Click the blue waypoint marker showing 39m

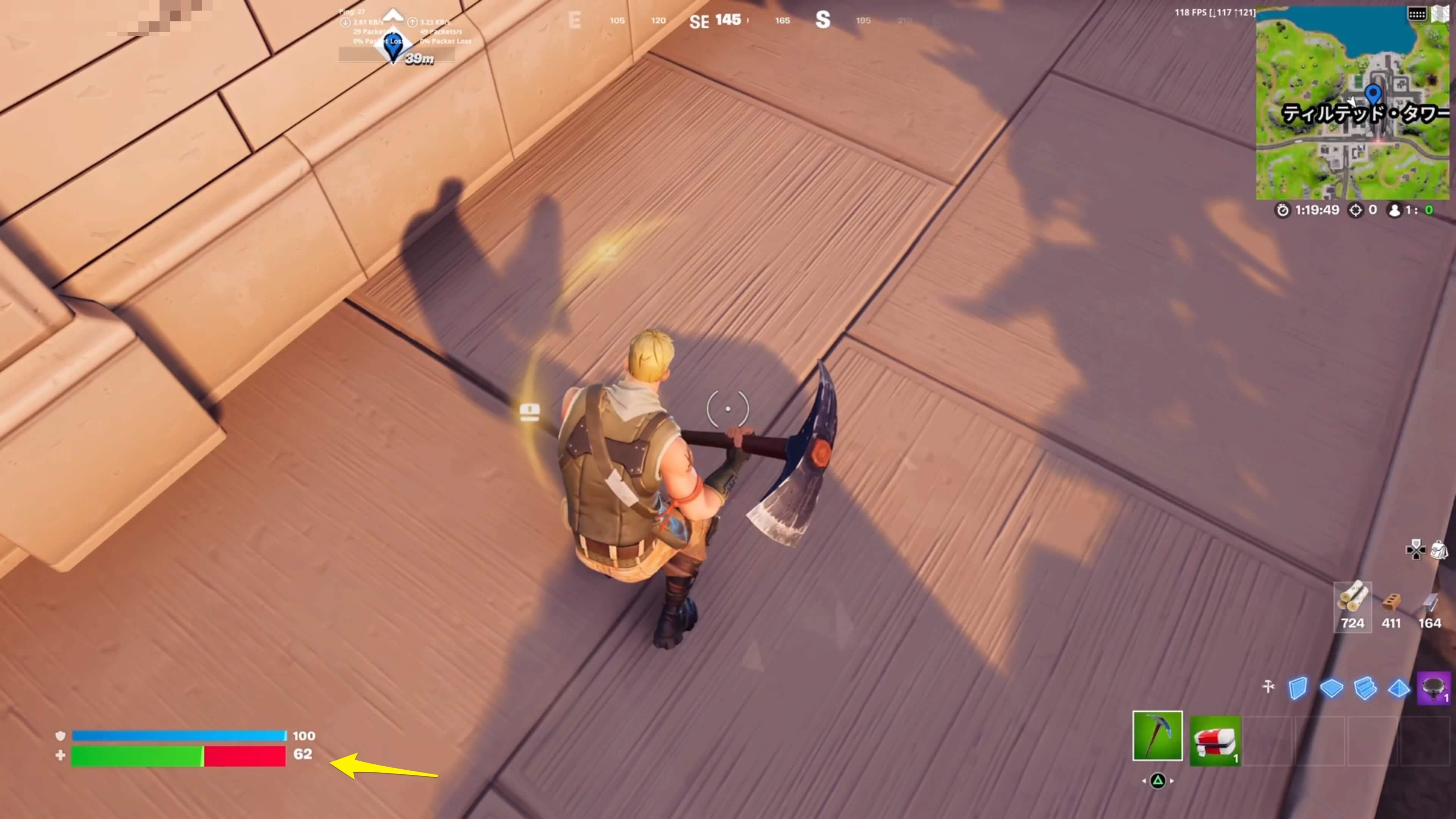(393, 48)
